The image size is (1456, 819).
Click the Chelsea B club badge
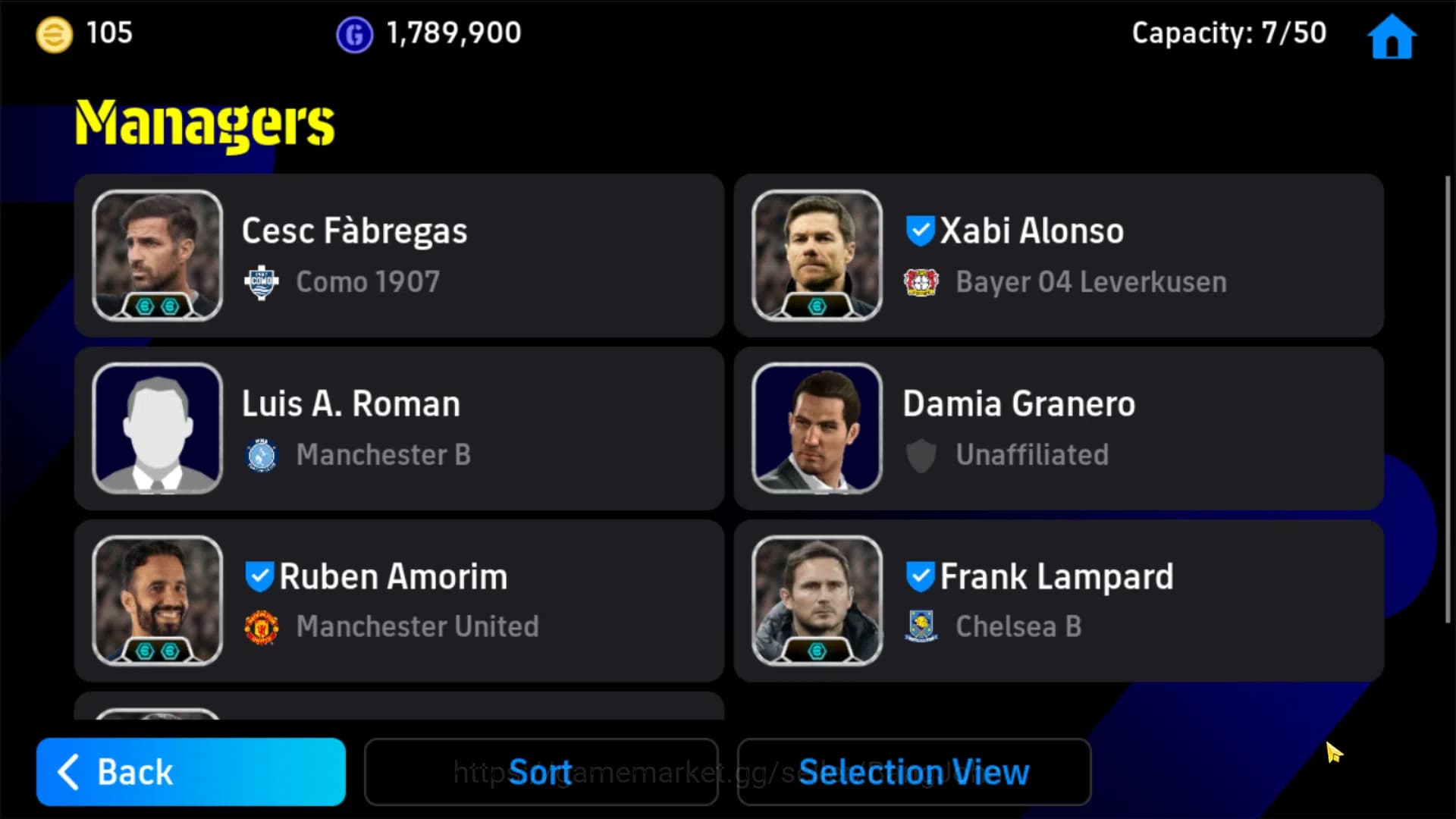click(922, 627)
